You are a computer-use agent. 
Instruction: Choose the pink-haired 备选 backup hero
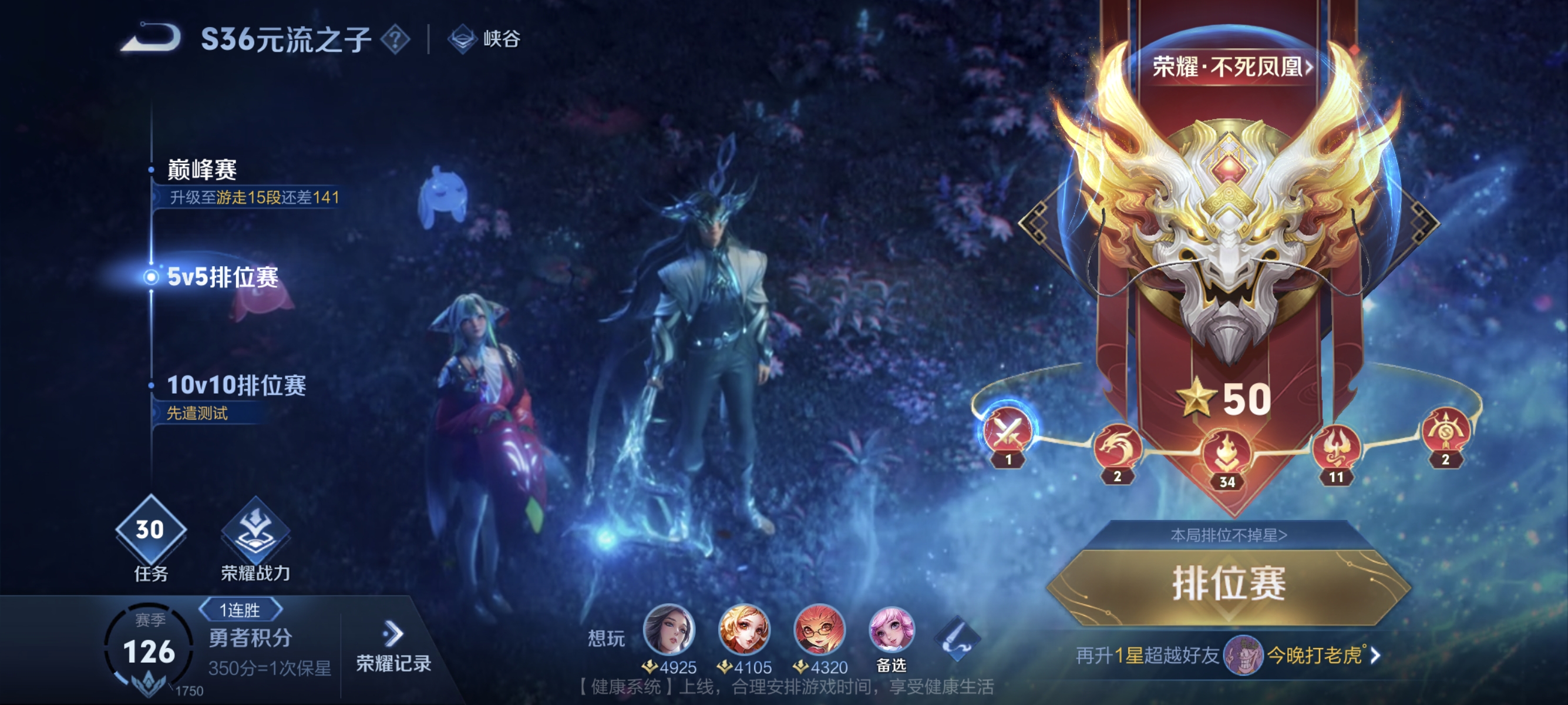[891, 630]
